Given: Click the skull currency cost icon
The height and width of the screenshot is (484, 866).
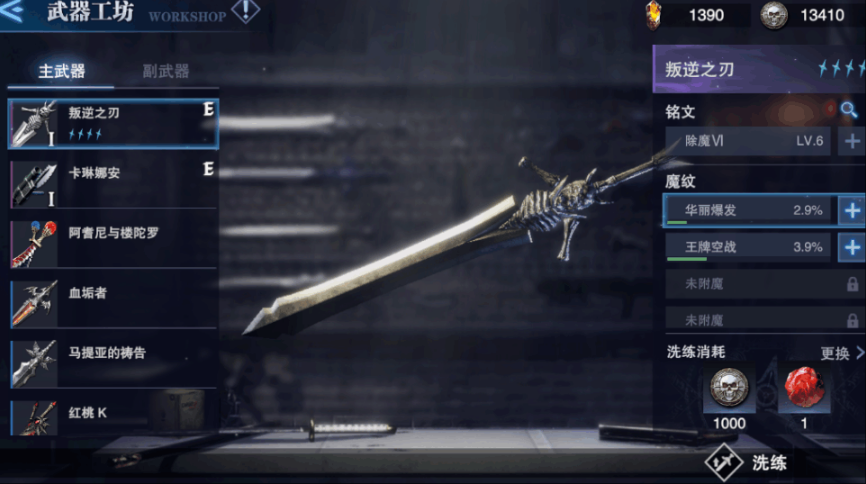Looking at the screenshot, I should (729, 389).
